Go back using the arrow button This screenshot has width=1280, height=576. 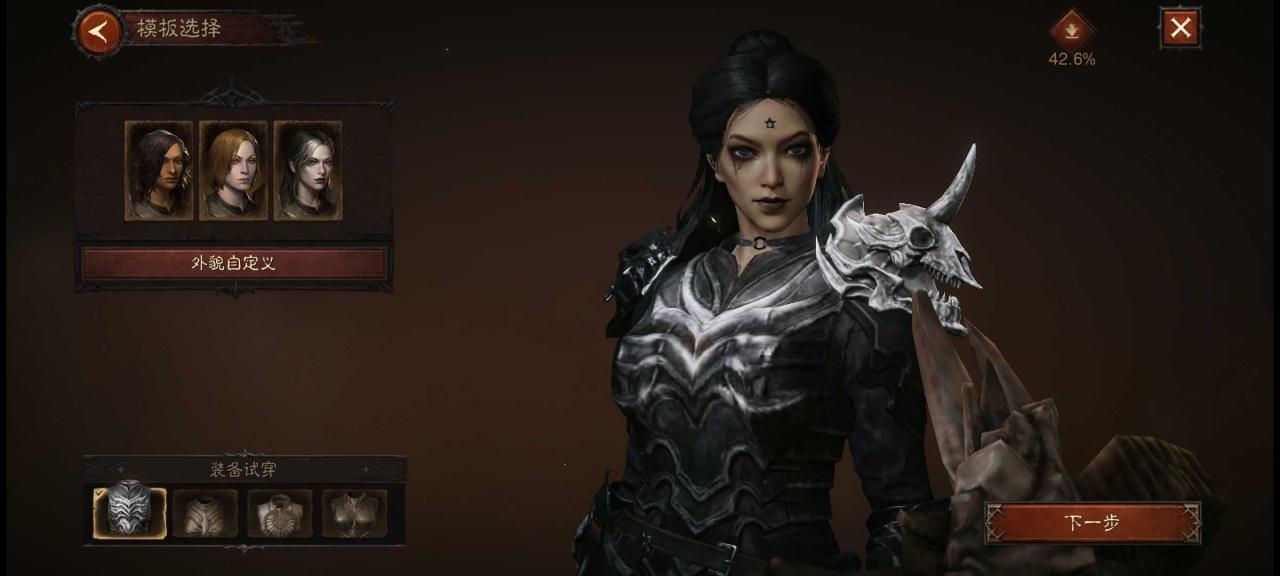click(x=98, y=31)
